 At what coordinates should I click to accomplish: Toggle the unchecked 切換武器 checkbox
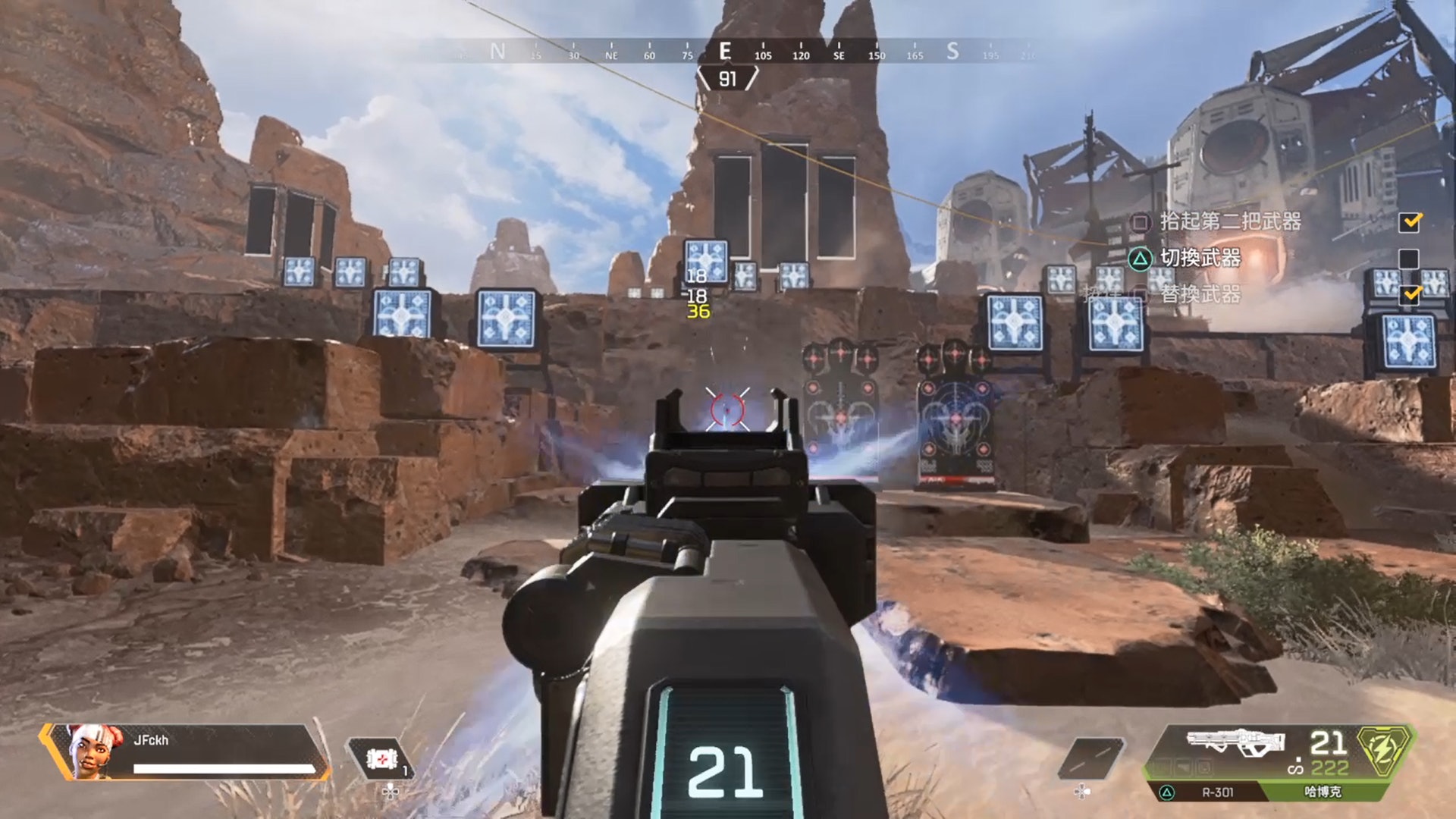[1408, 259]
